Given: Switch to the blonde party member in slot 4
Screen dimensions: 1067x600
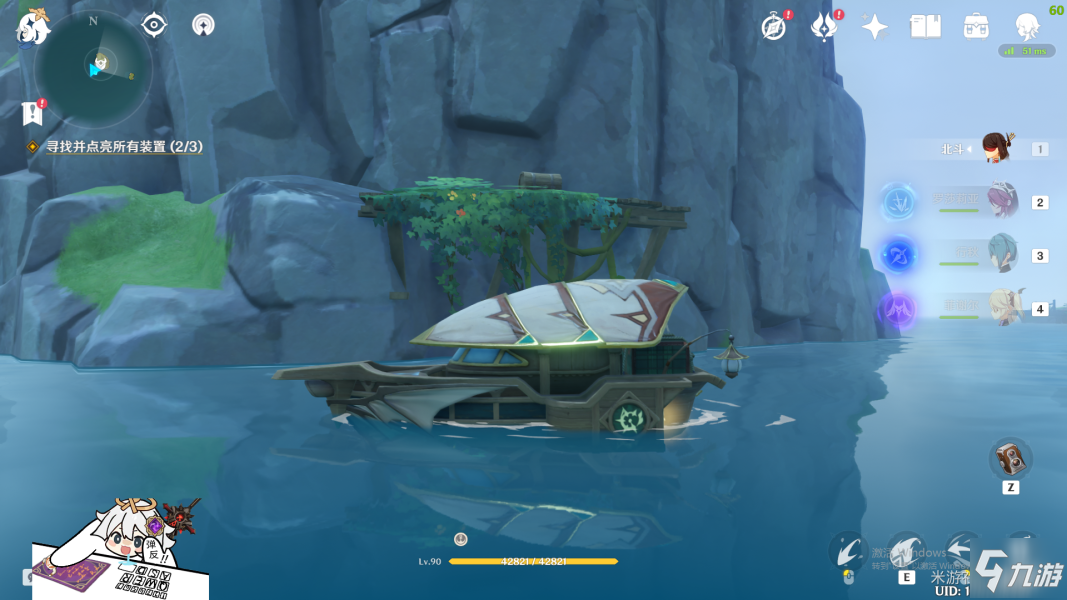Looking at the screenshot, I should (x=1001, y=307).
